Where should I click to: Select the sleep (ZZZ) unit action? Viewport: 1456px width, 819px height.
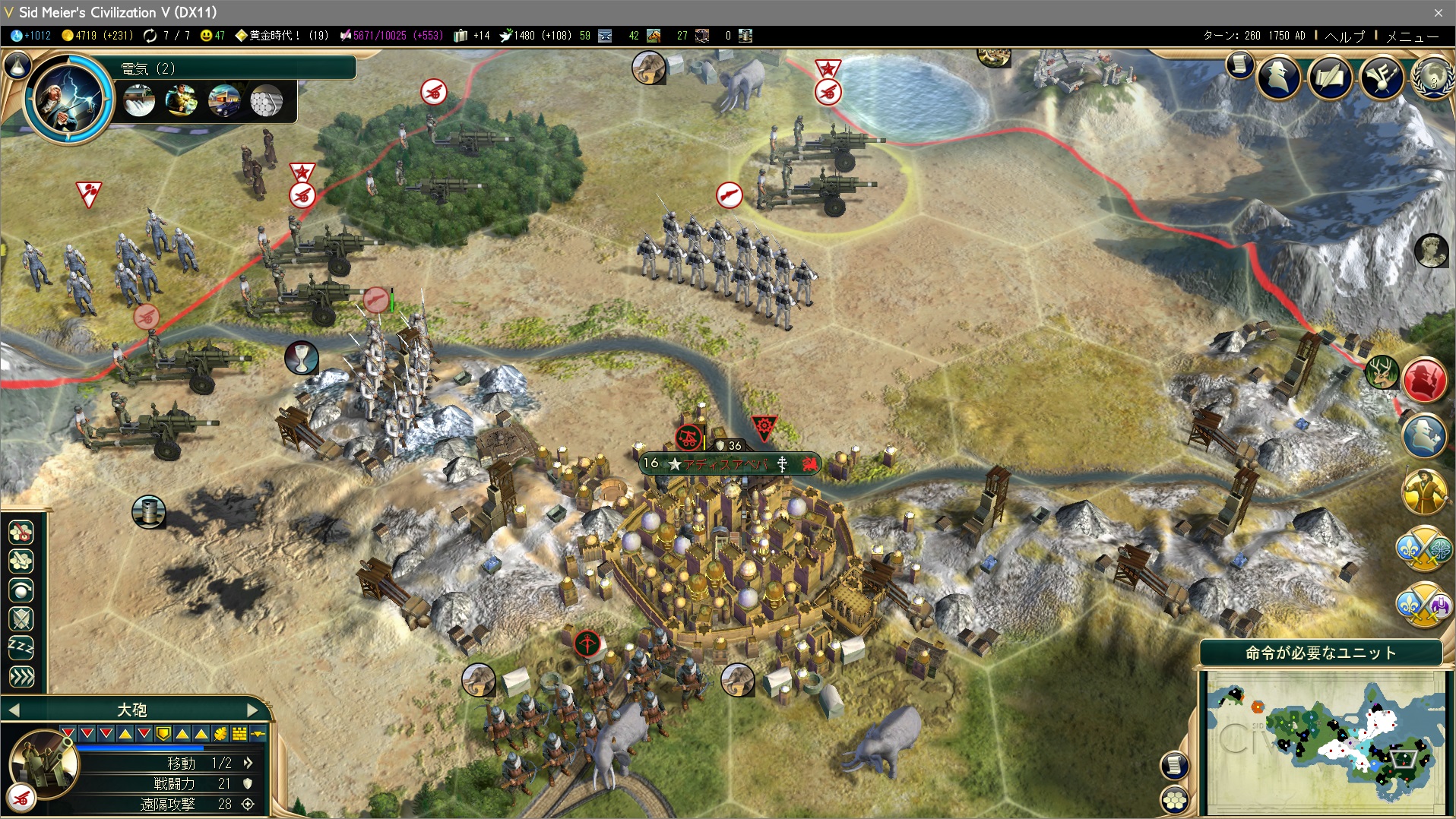21,647
